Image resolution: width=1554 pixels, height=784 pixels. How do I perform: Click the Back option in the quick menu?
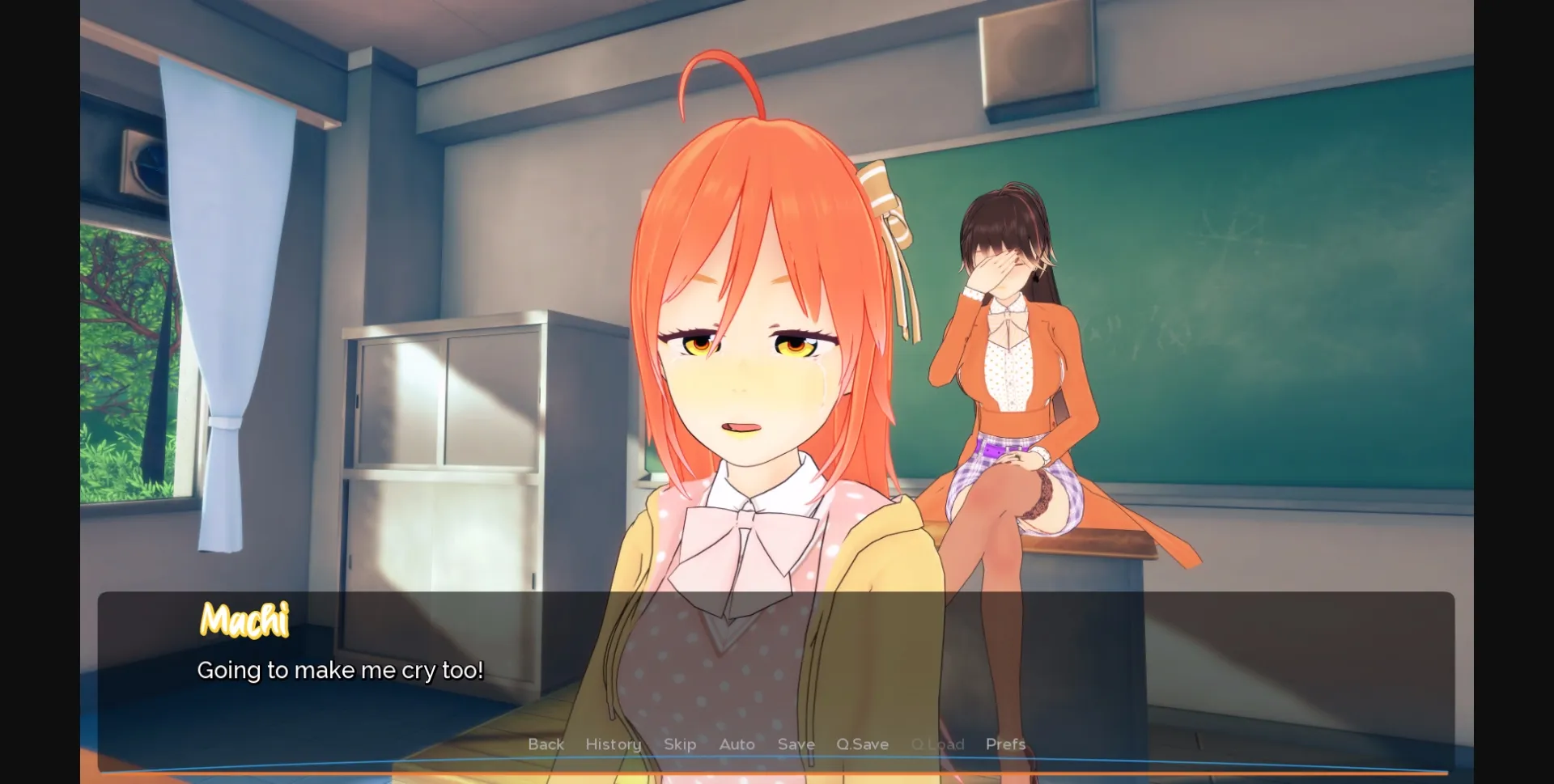tap(546, 744)
